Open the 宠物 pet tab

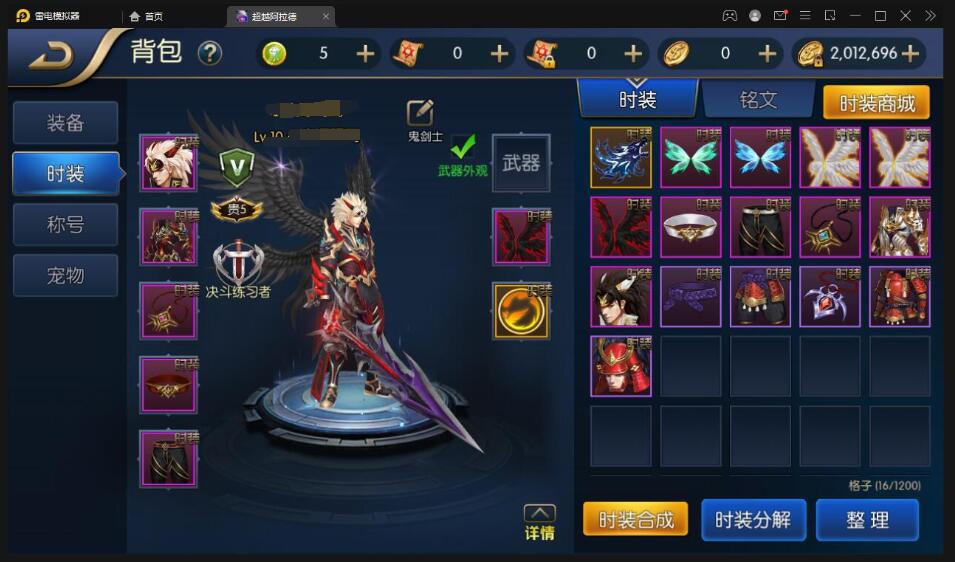coord(65,275)
